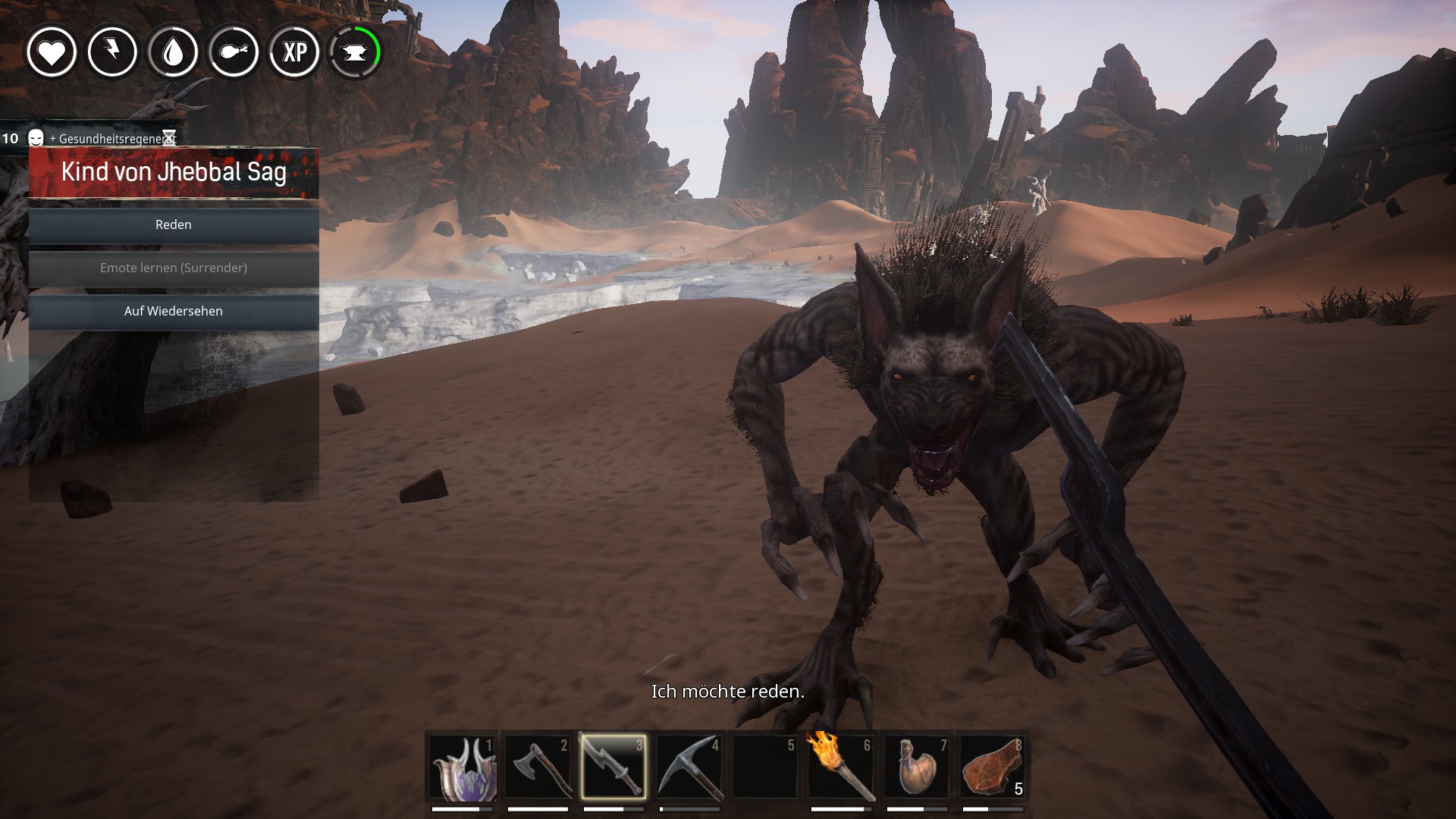Image resolution: width=1456 pixels, height=819 pixels.
Task: Choose the Reden dialogue option
Action: [174, 225]
